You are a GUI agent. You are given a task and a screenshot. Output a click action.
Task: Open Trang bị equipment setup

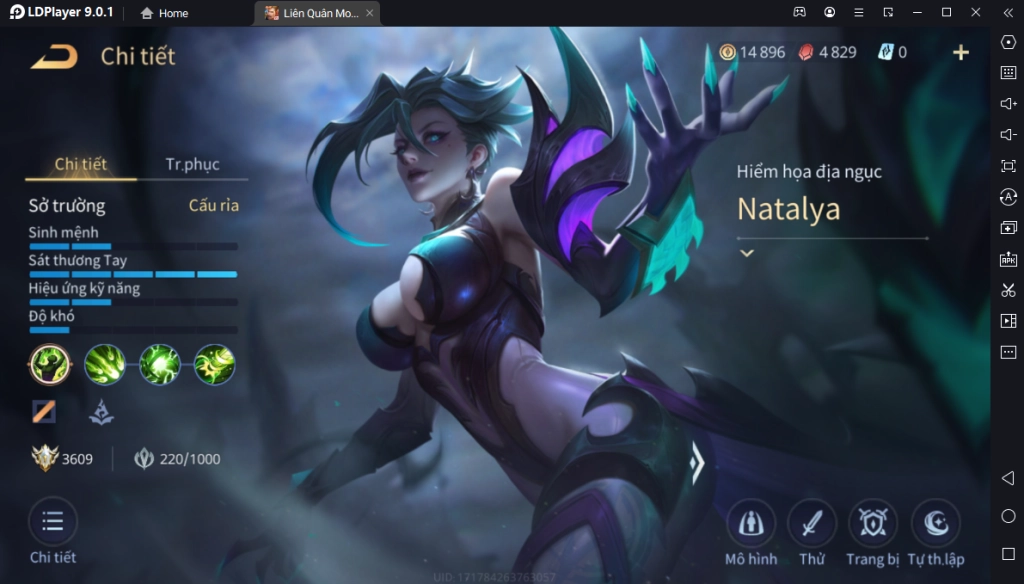pos(873,523)
